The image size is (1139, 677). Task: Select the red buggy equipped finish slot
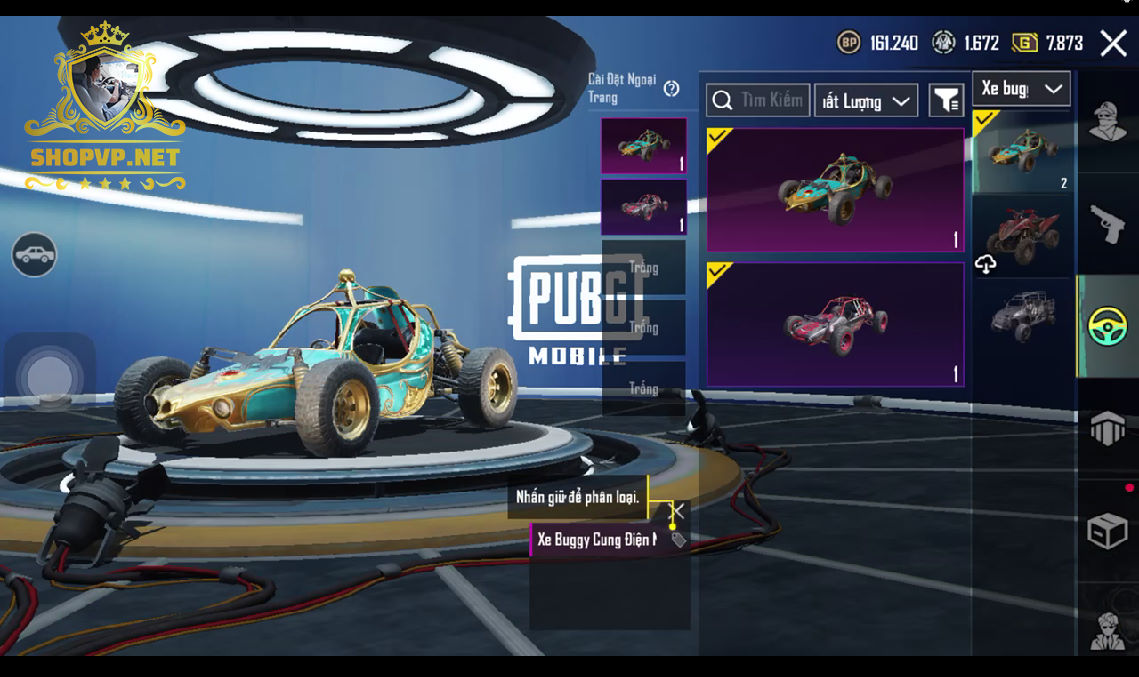(643, 207)
